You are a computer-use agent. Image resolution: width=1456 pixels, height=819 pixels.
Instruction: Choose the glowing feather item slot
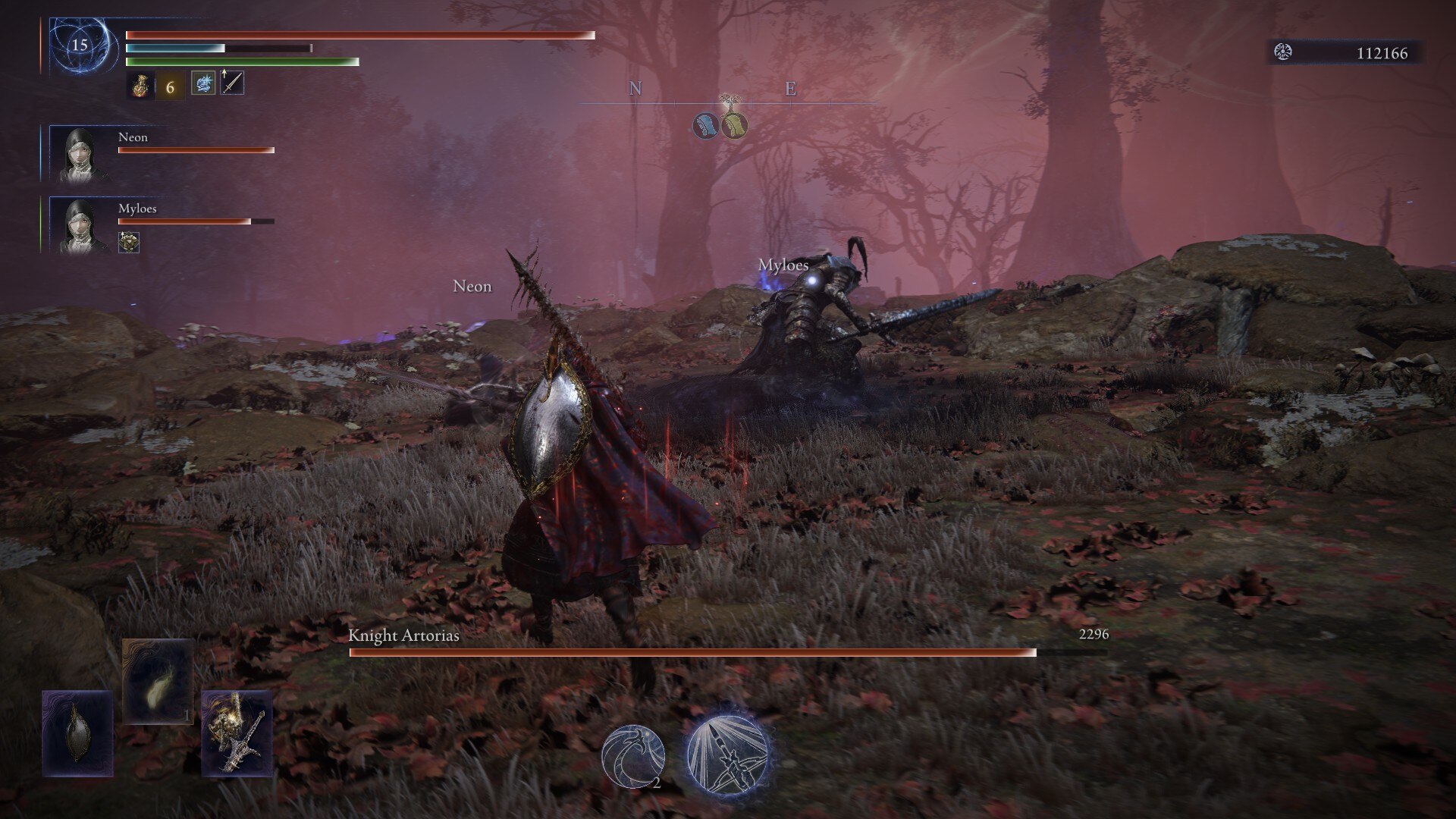coord(157,681)
